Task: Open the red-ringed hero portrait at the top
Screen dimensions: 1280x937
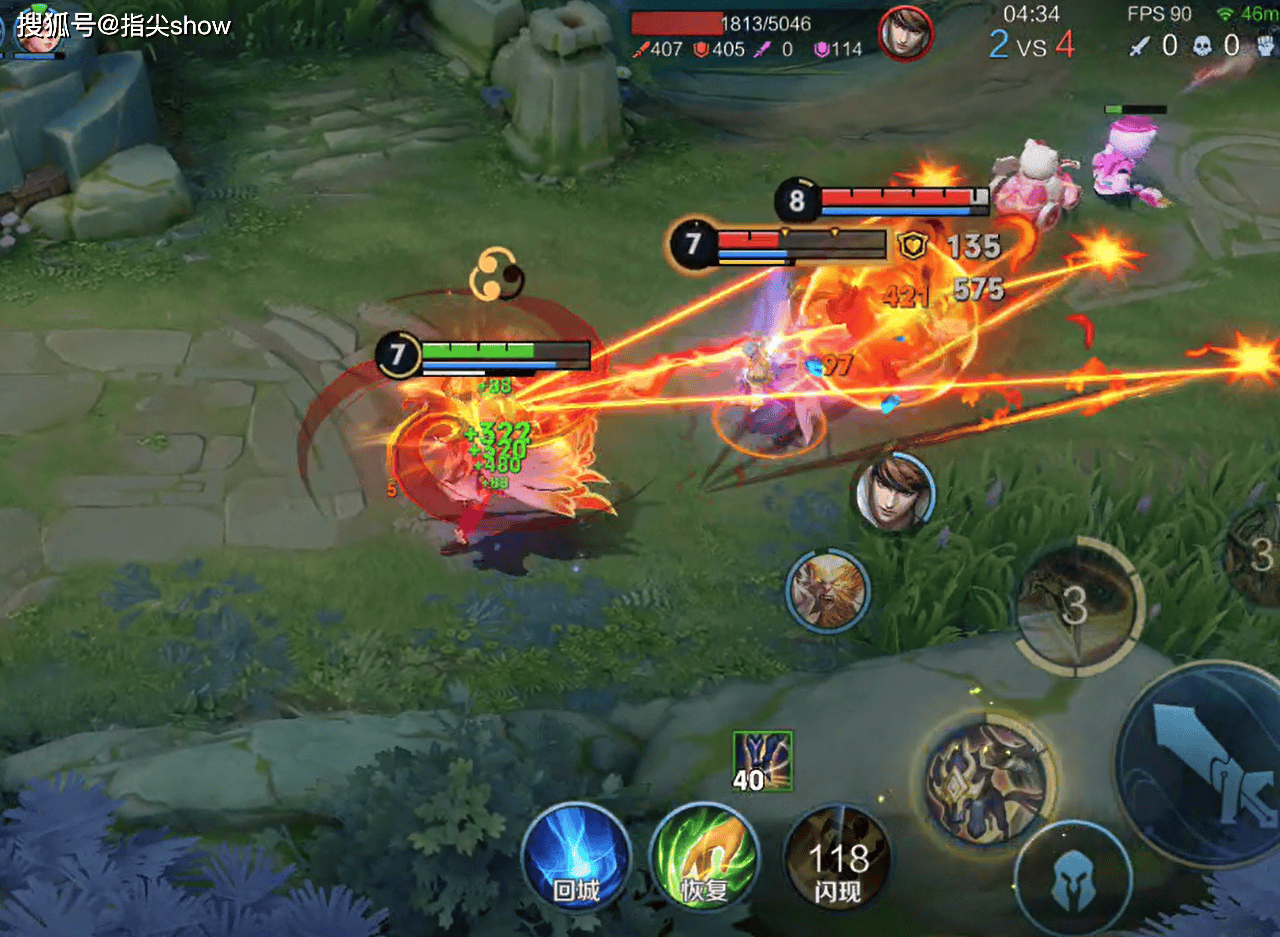Action: click(x=905, y=33)
